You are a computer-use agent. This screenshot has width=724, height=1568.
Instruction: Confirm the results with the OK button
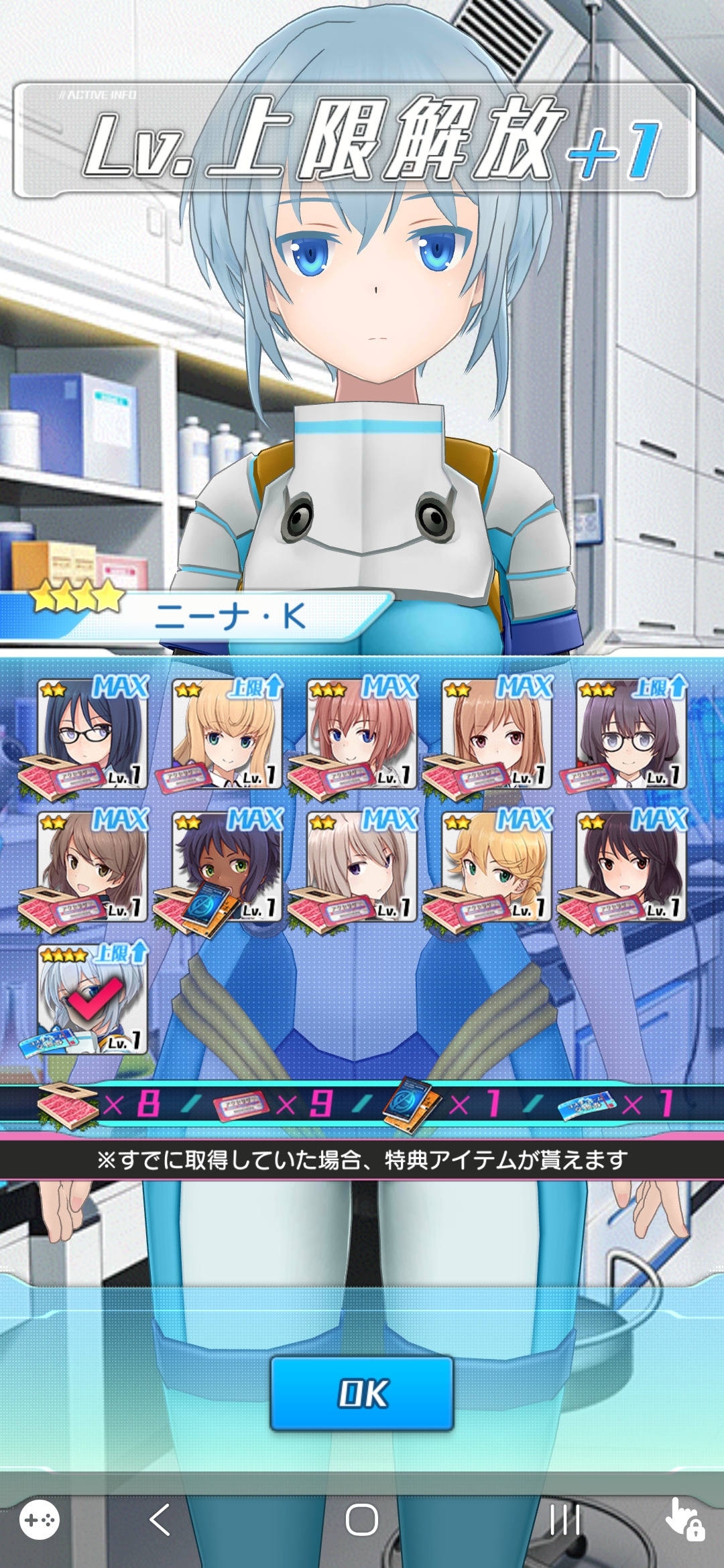(362, 1393)
